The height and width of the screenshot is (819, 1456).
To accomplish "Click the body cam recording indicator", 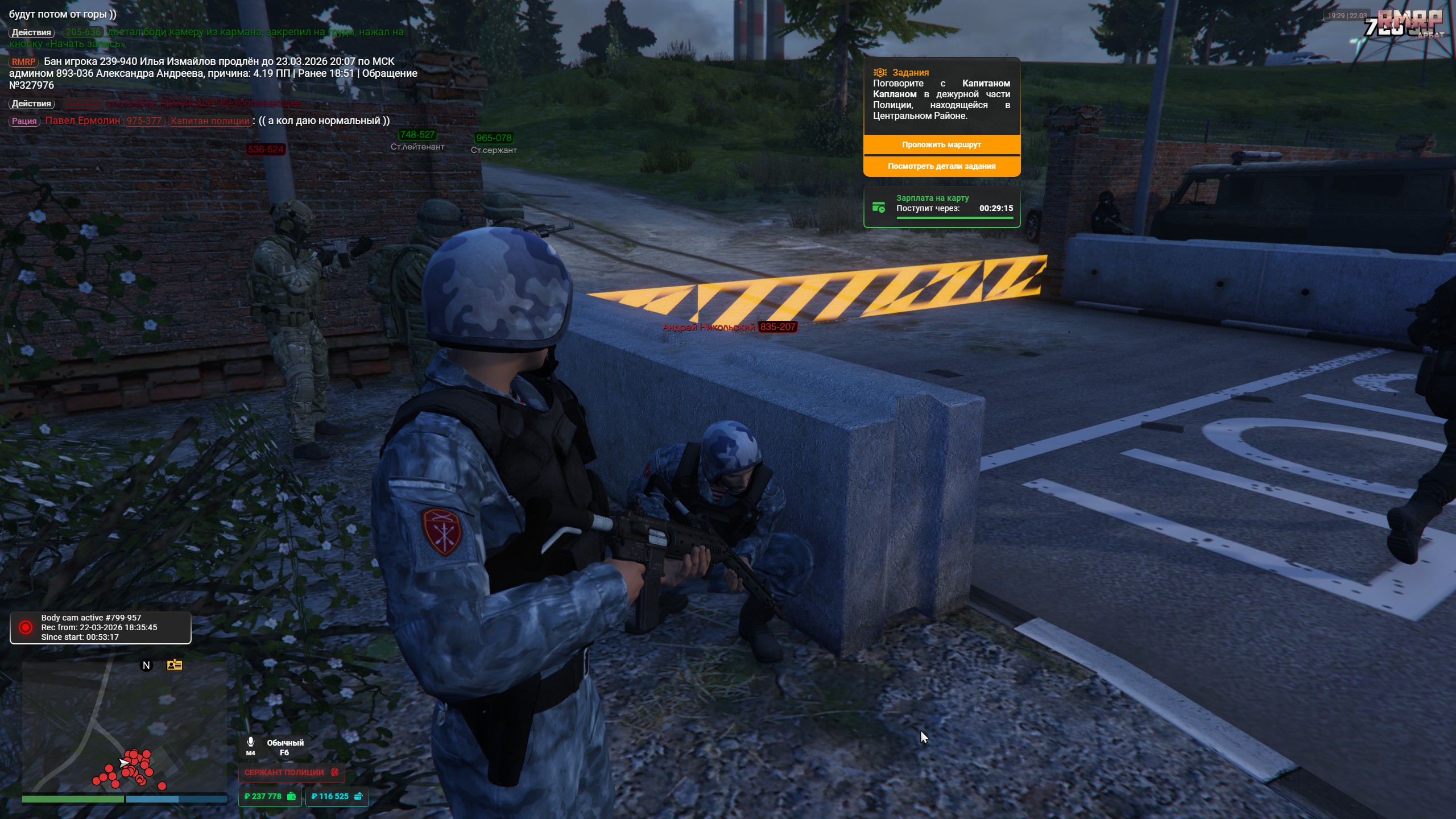I will click(26, 627).
